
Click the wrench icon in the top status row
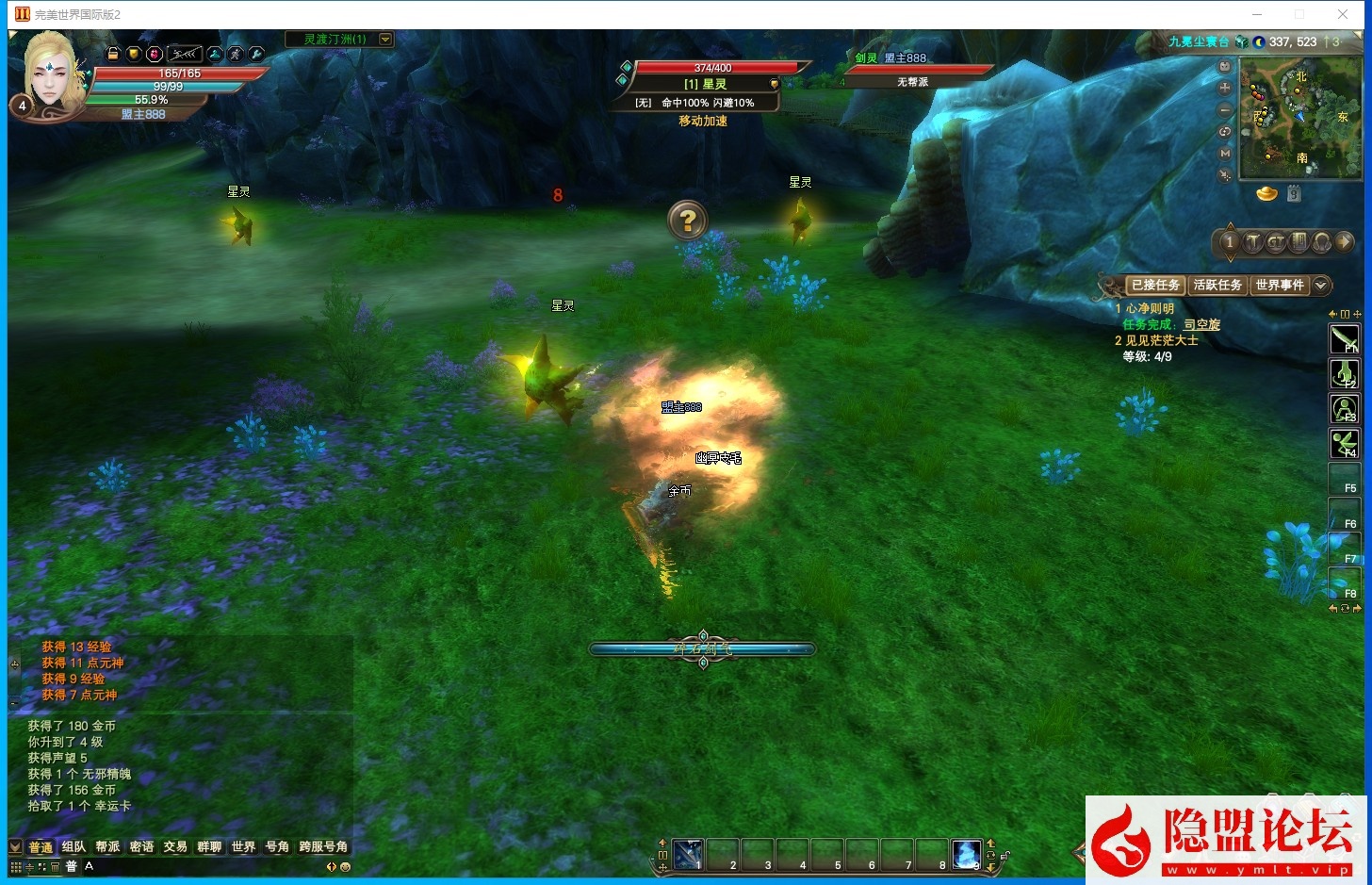point(255,55)
